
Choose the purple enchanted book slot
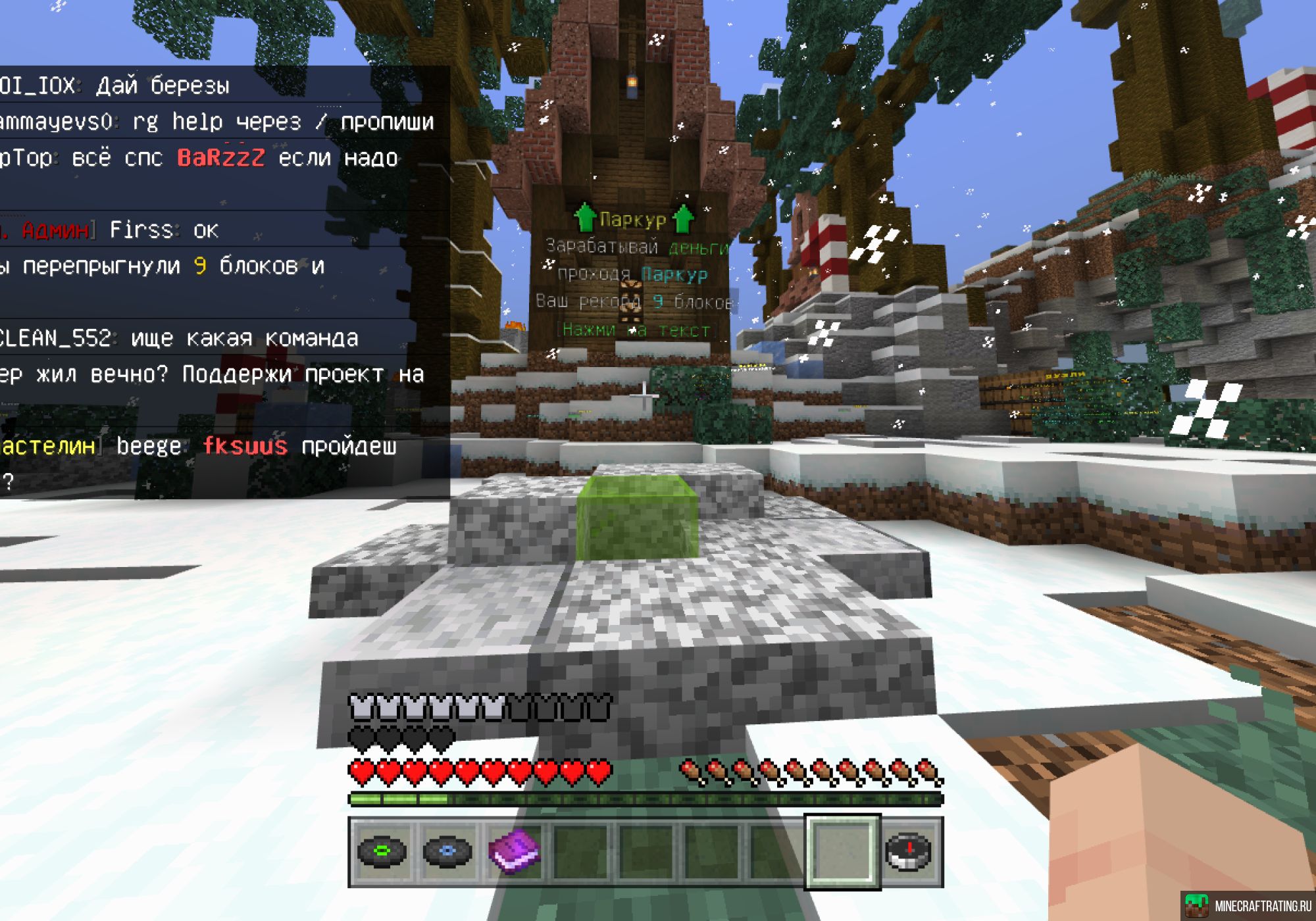tap(514, 851)
